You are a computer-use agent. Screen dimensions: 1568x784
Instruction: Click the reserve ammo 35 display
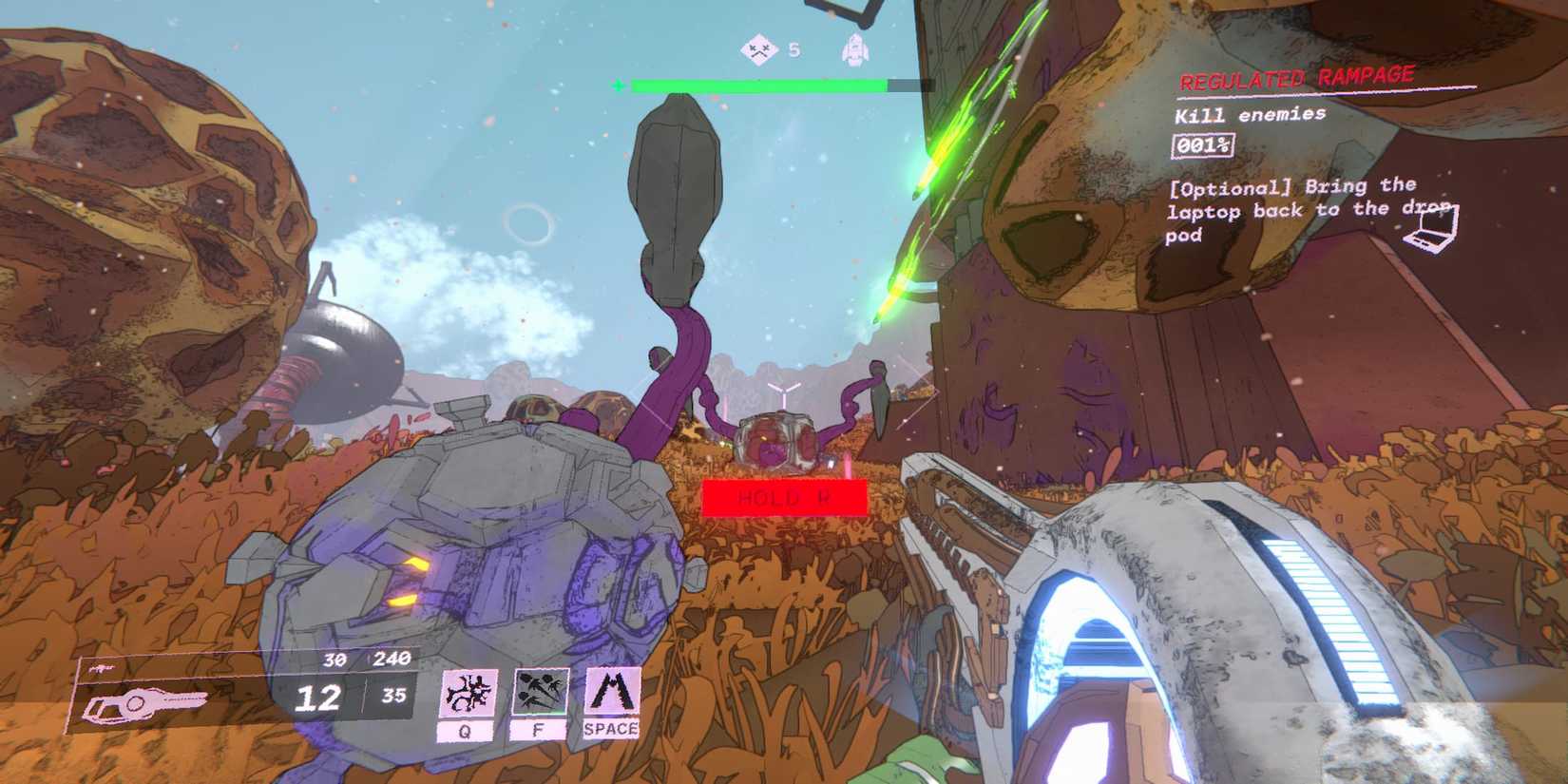click(392, 697)
